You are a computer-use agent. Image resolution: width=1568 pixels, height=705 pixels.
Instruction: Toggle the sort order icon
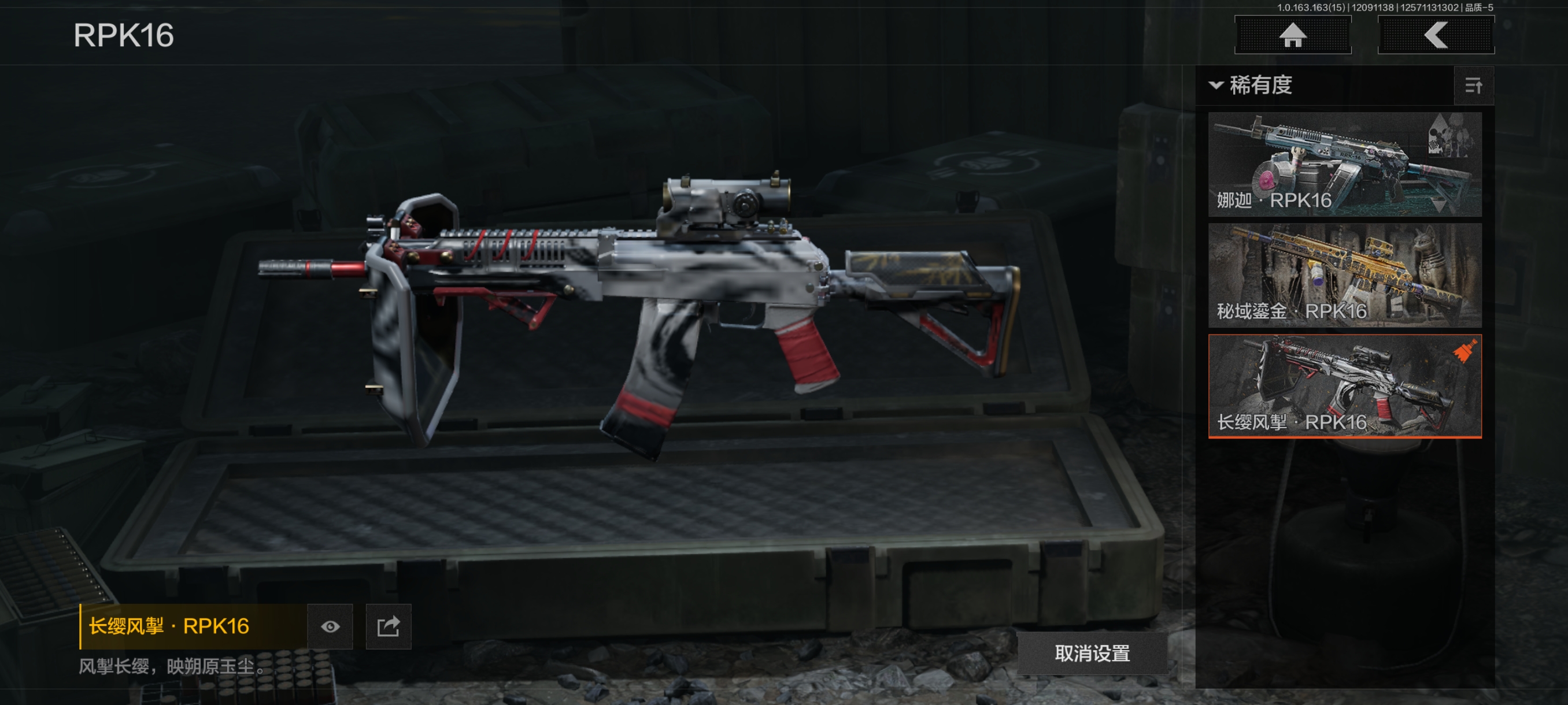tap(1473, 86)
